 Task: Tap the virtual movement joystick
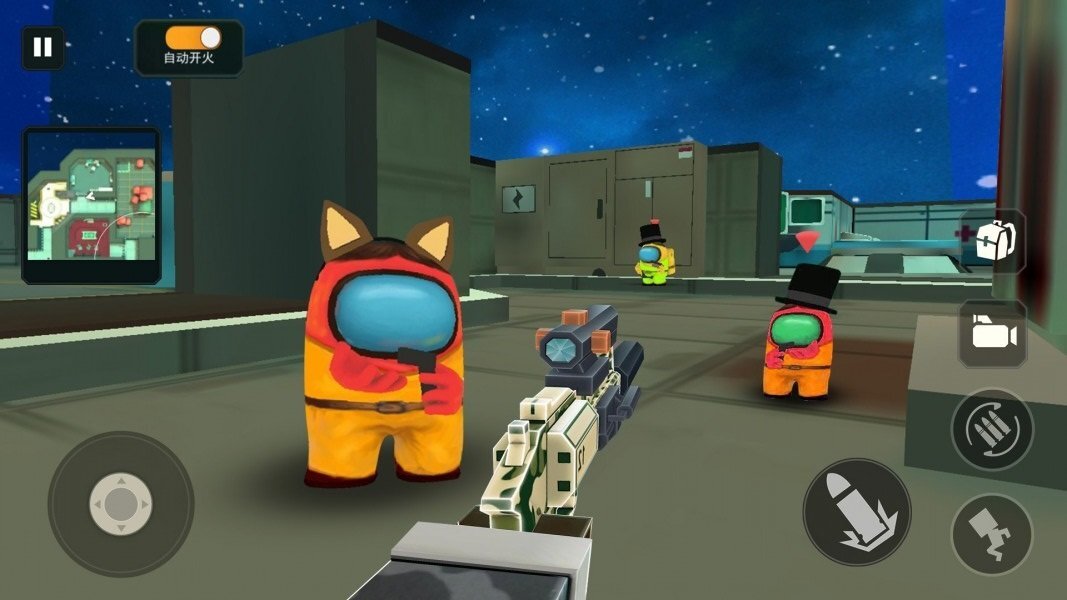(x=121, y=504)
